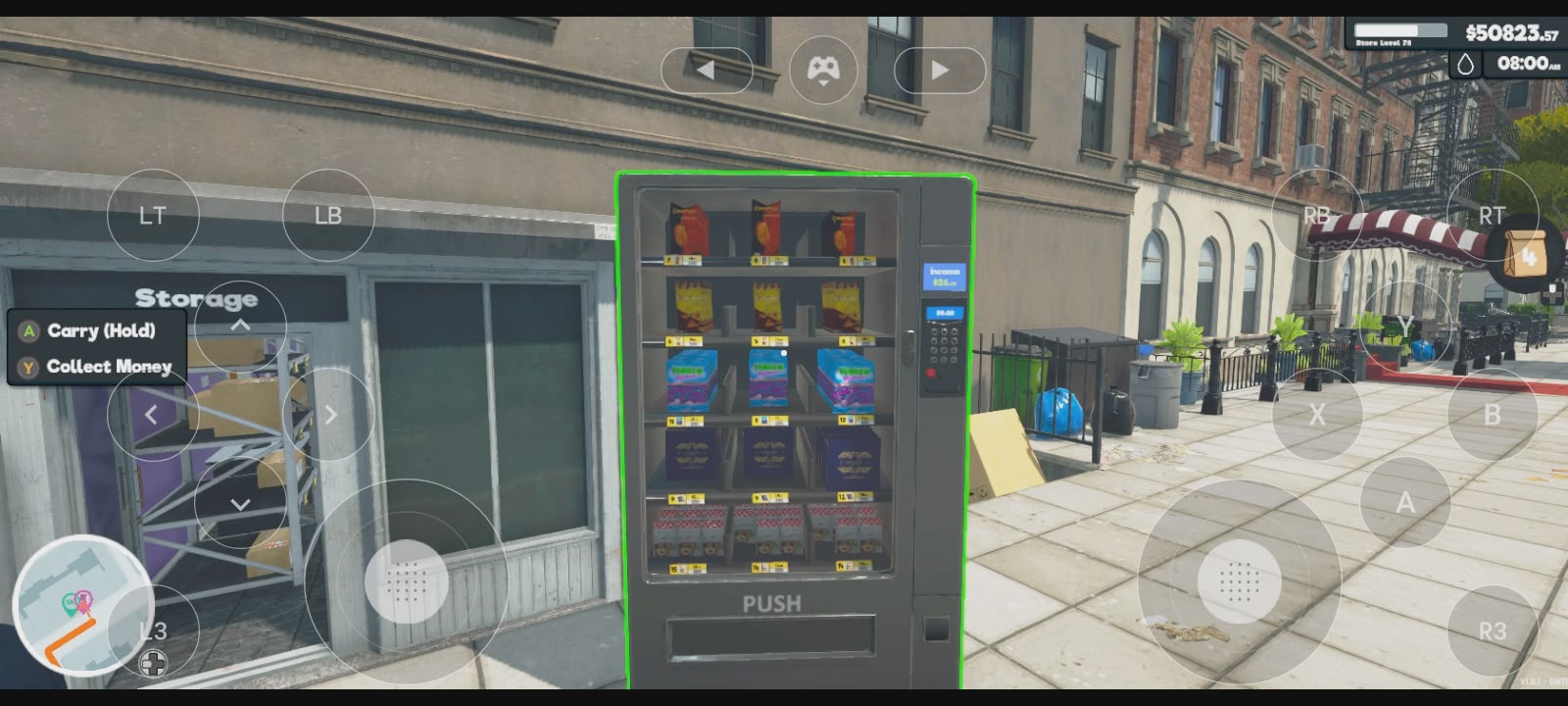Tap the RT touch button
This screenshot has width=1568, height=706.
point(1492,215)
